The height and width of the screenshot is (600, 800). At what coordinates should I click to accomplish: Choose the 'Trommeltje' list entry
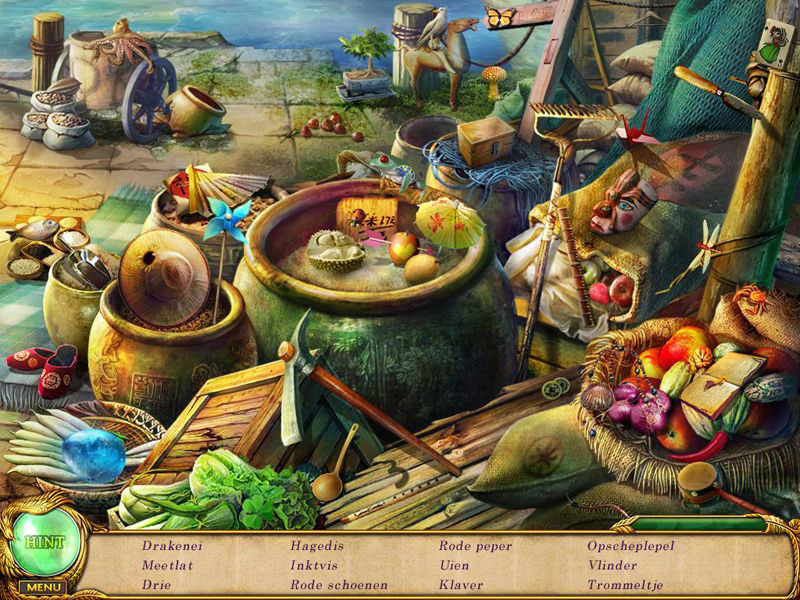point(626,584)
